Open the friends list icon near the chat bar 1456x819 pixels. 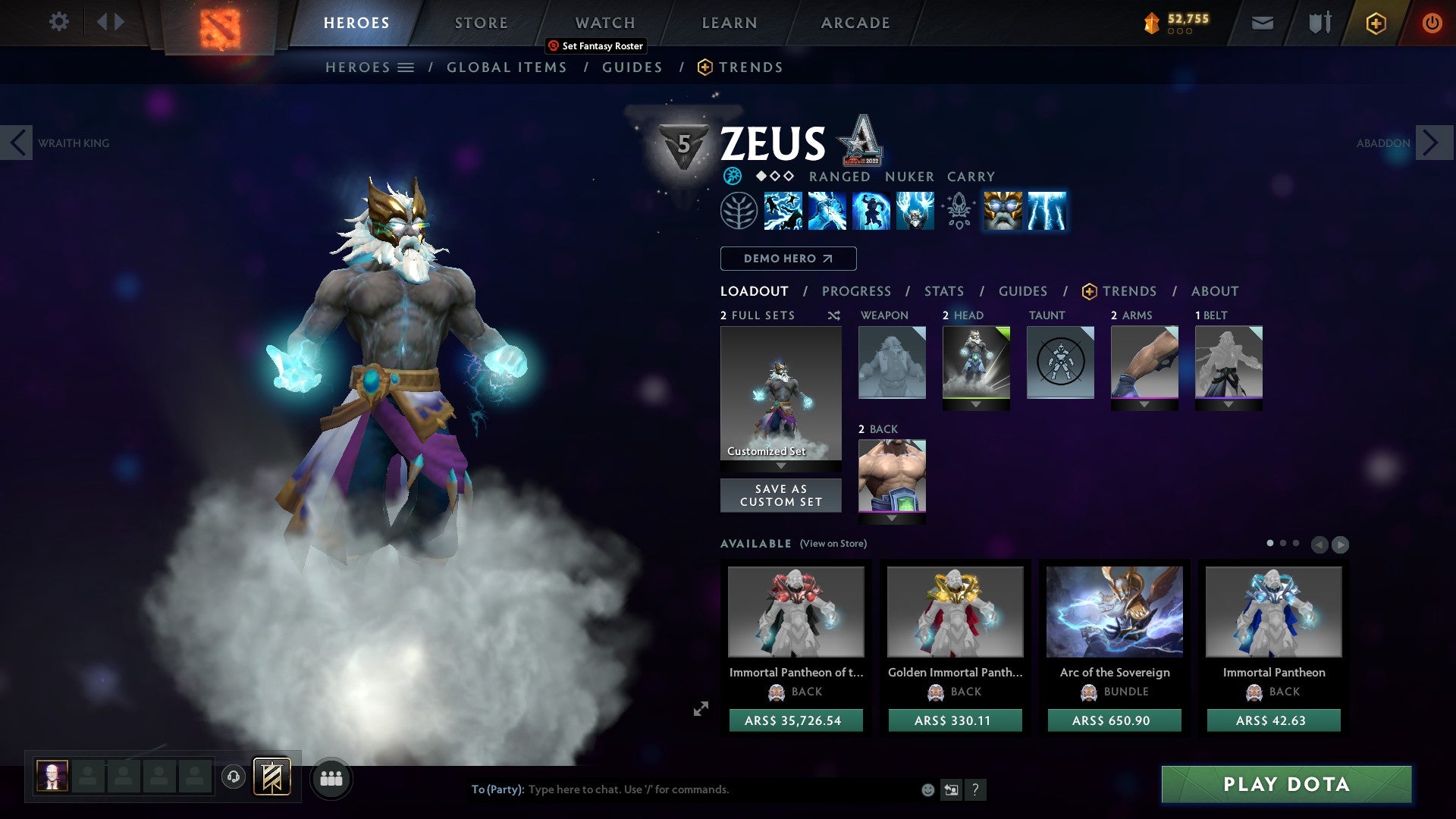(331, 778)
